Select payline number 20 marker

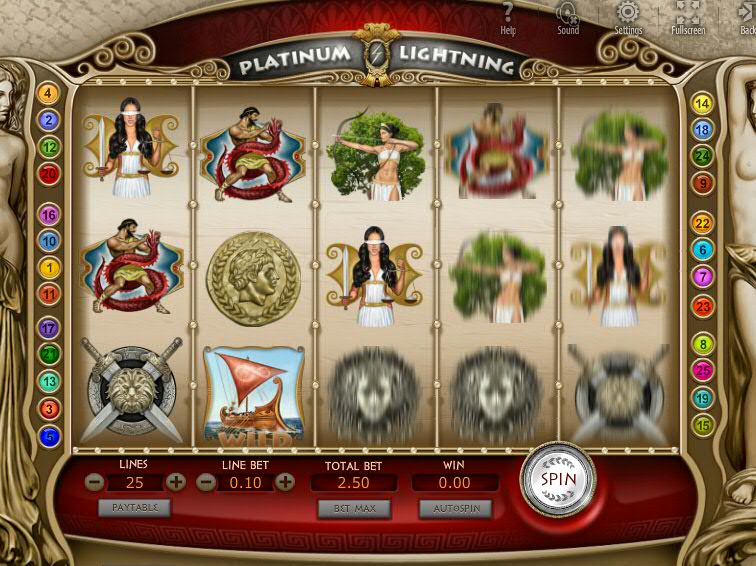coord(48,174)
